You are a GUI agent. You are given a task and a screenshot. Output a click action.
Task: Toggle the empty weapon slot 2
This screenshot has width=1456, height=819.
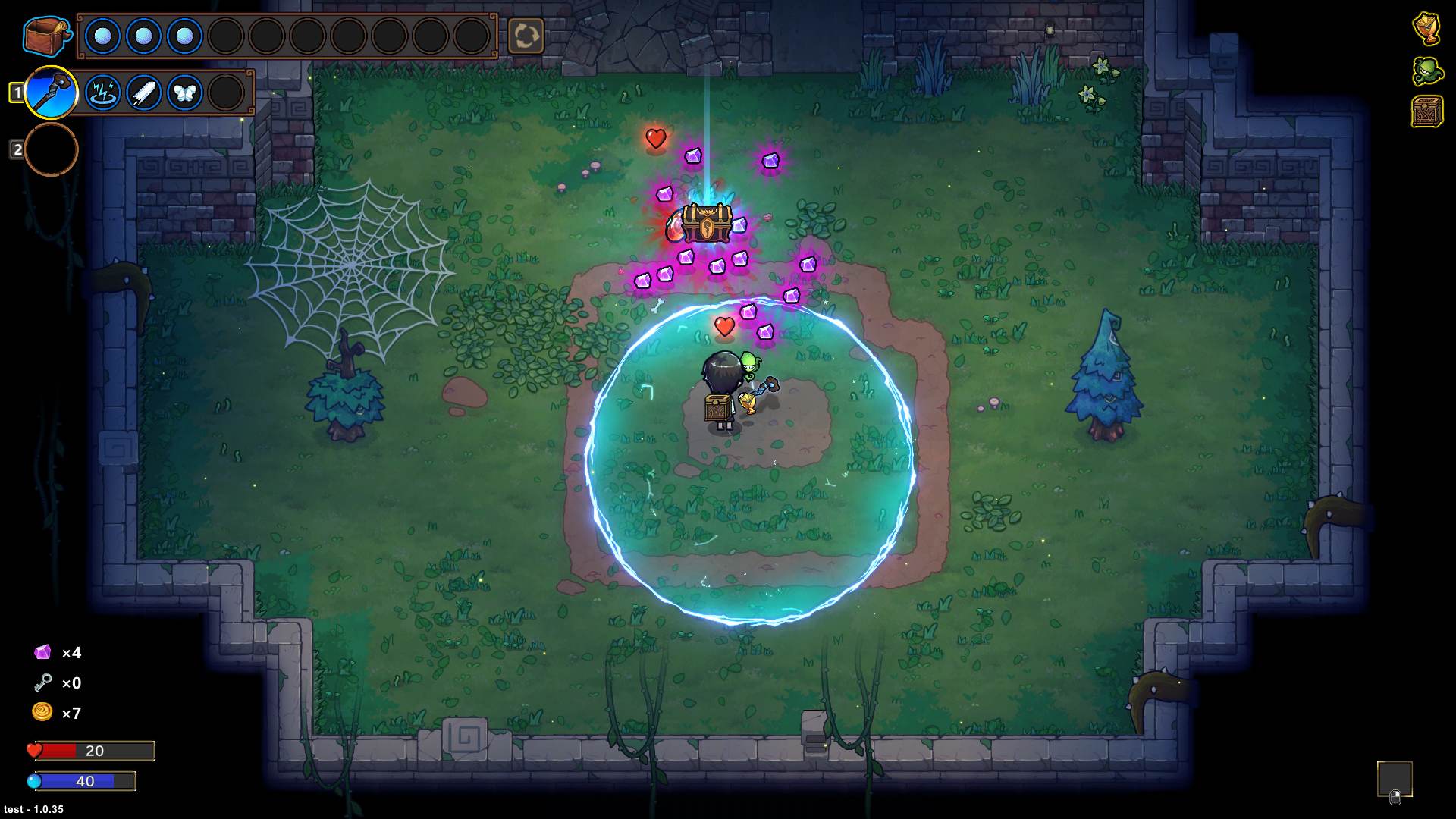coord(49,149)
